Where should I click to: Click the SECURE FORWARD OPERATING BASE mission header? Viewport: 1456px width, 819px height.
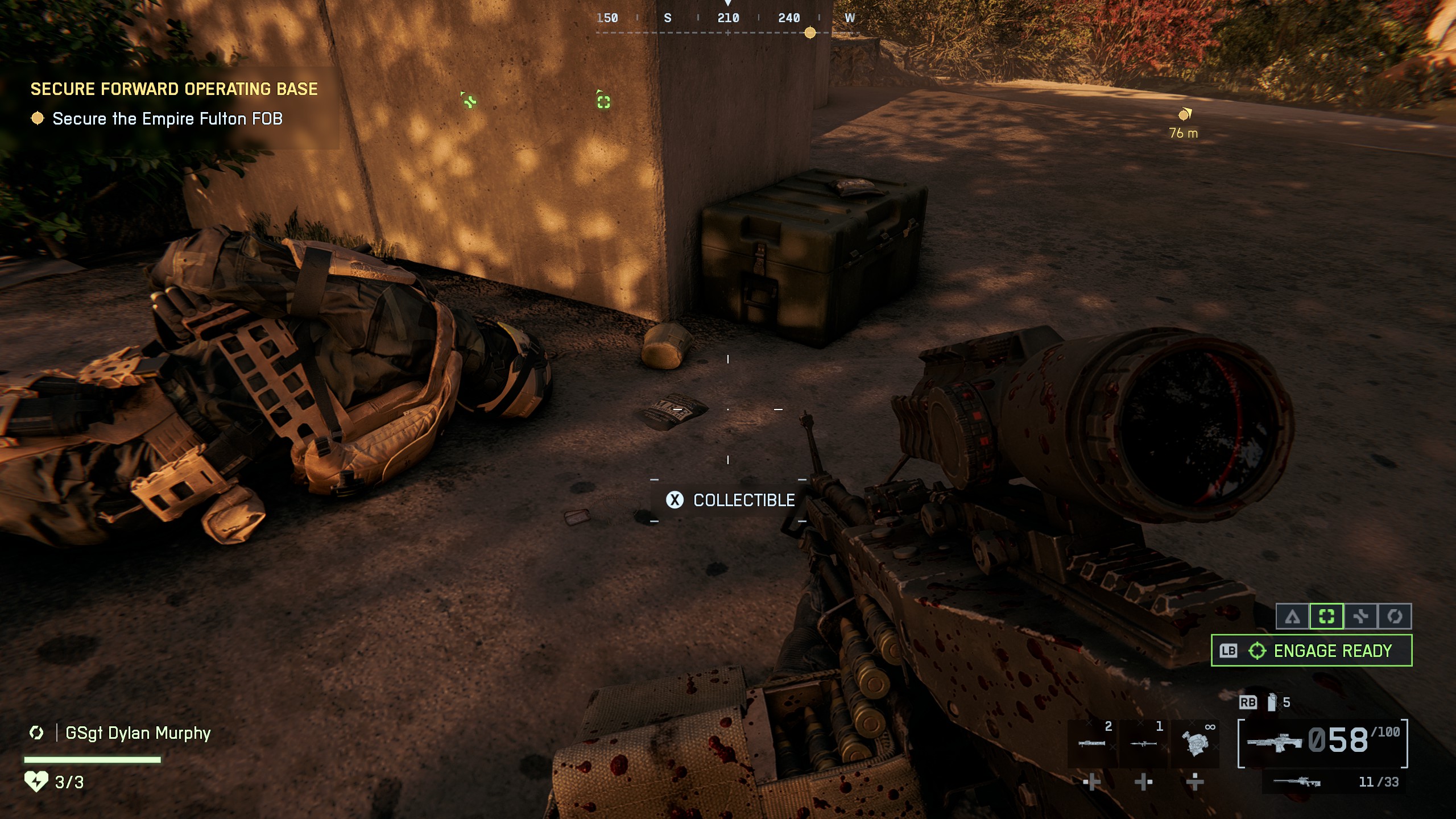click(x=174, y=89)
